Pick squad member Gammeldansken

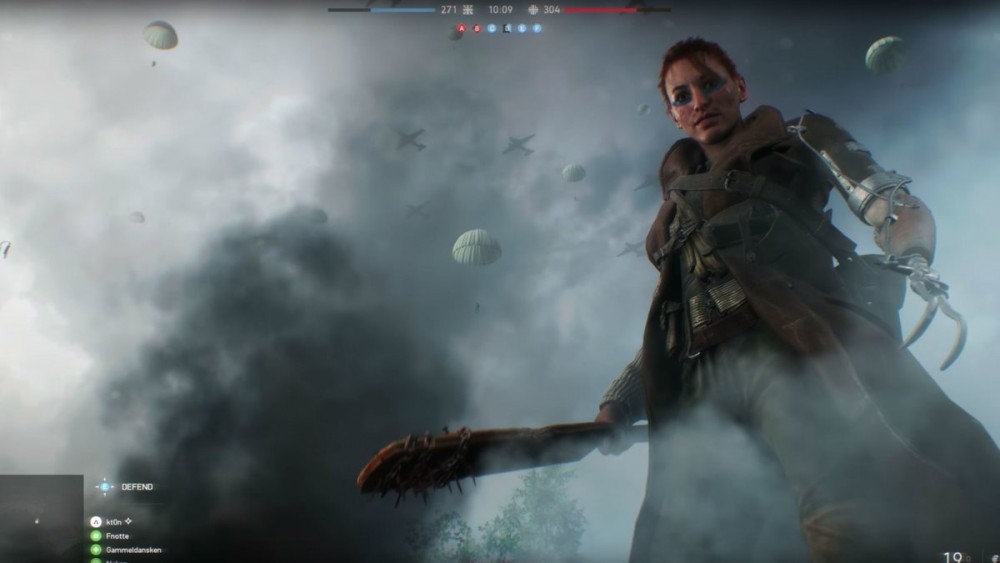97,550
